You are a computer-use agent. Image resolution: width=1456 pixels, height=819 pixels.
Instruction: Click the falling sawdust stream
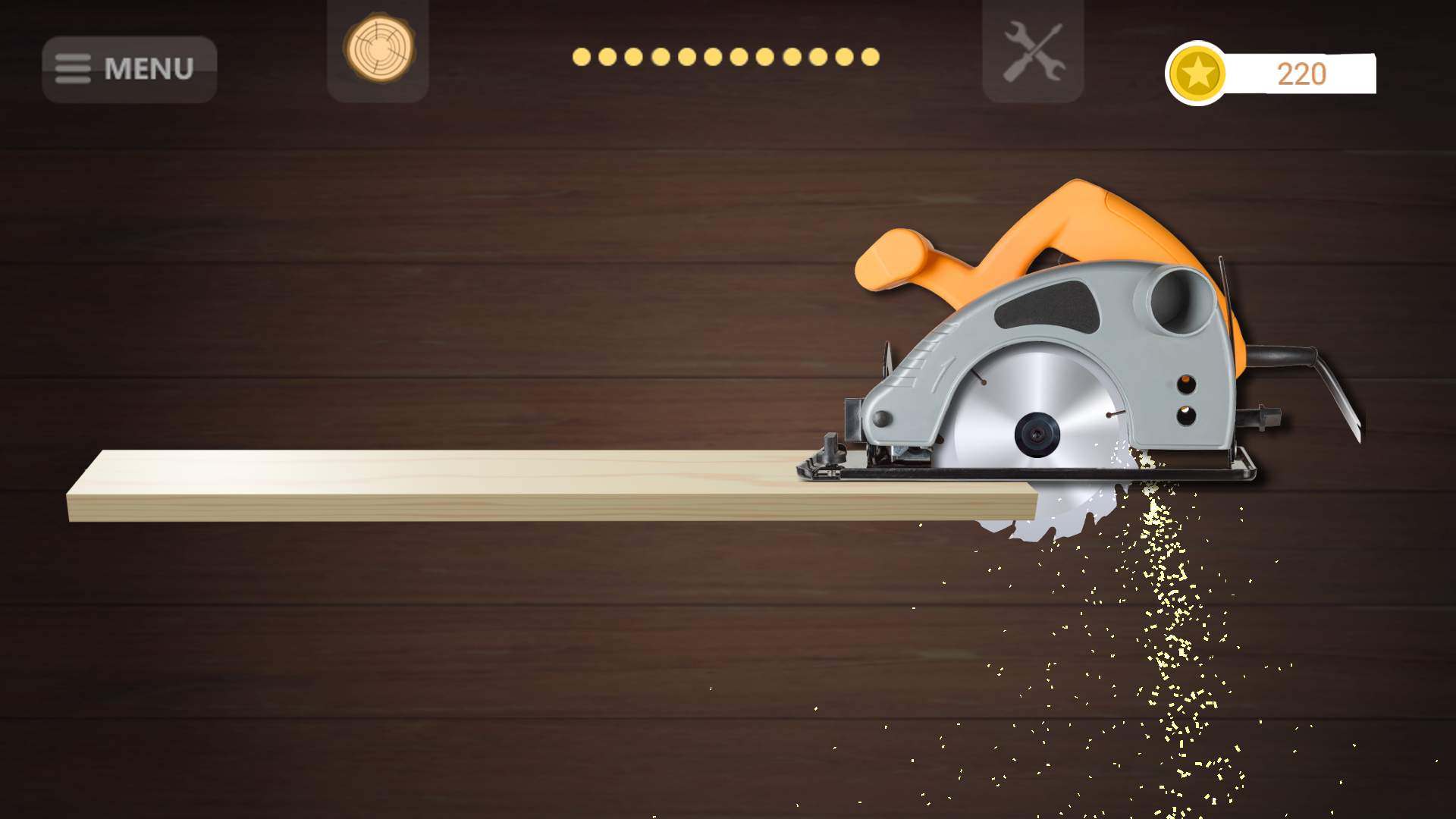click(x=1168, y=645)
